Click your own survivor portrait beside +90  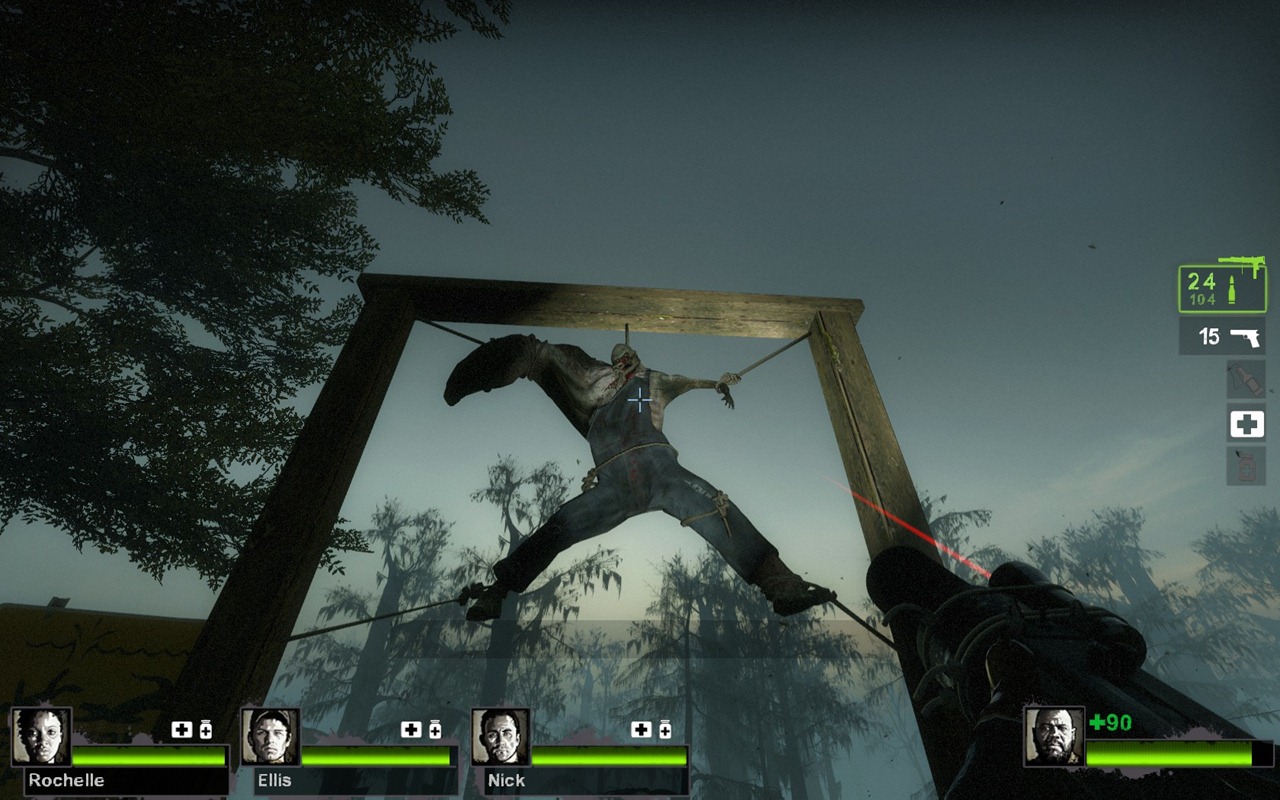tap(1054, 737)
